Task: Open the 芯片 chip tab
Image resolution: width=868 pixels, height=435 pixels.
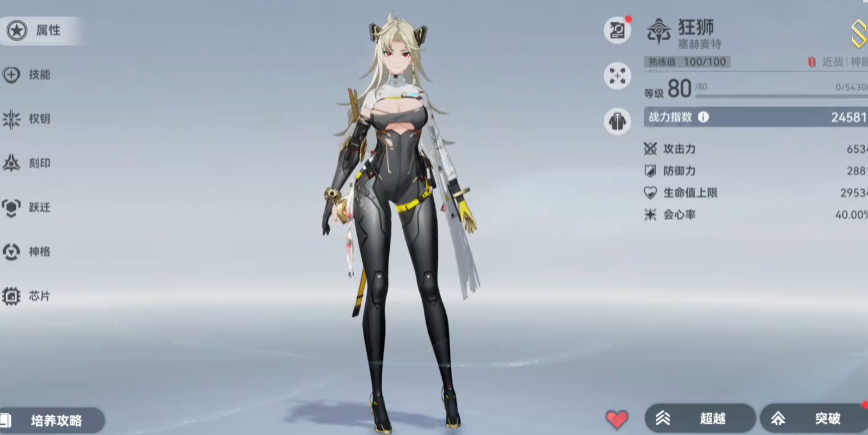Action: pyautogui.click(x=28, y=296)
